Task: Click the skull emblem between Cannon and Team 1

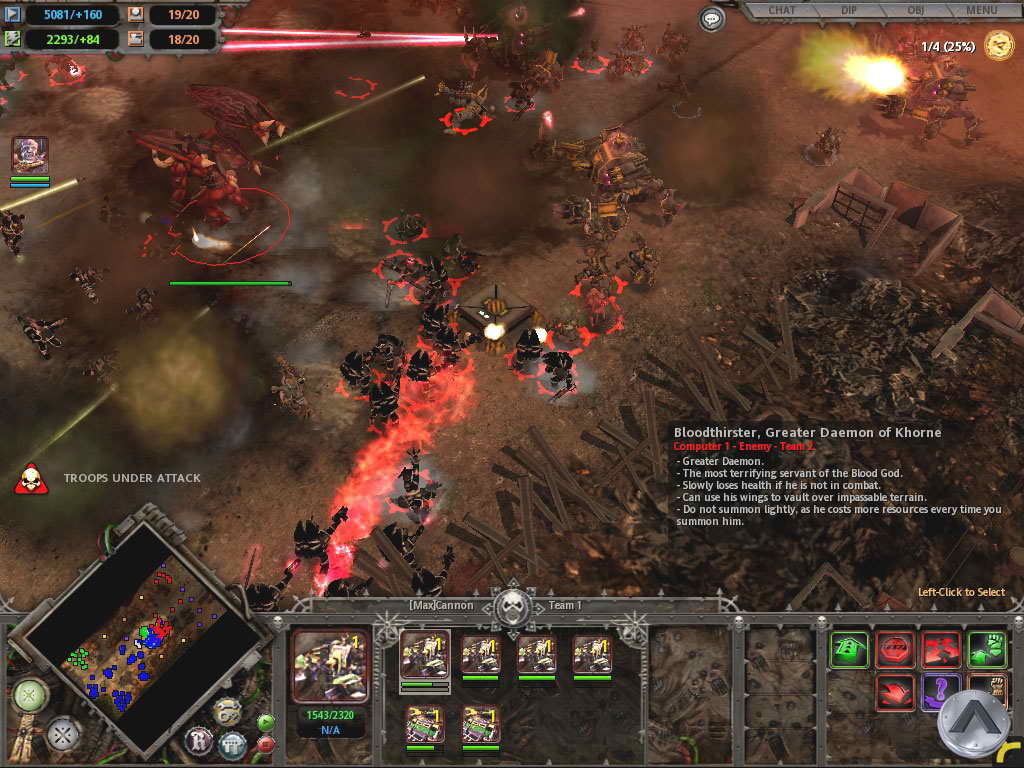Action: [x=514, y=605]
